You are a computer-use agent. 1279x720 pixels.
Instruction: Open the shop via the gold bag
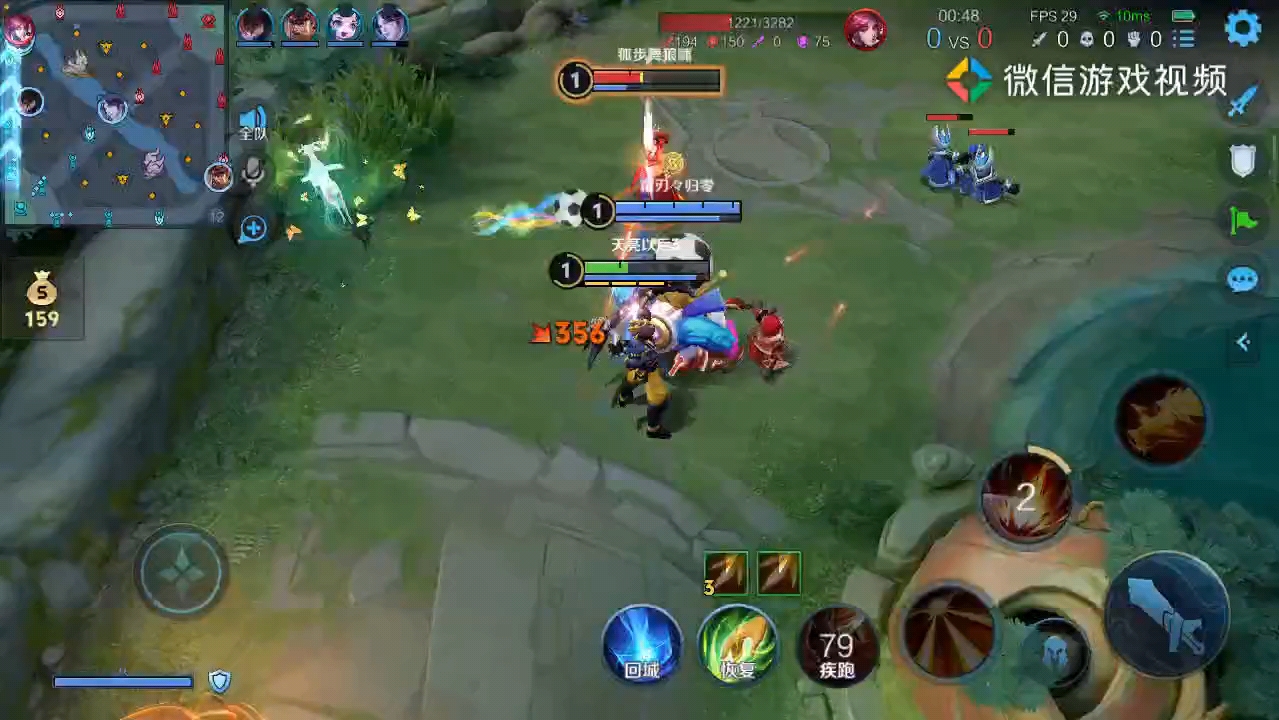coord(42,298)
